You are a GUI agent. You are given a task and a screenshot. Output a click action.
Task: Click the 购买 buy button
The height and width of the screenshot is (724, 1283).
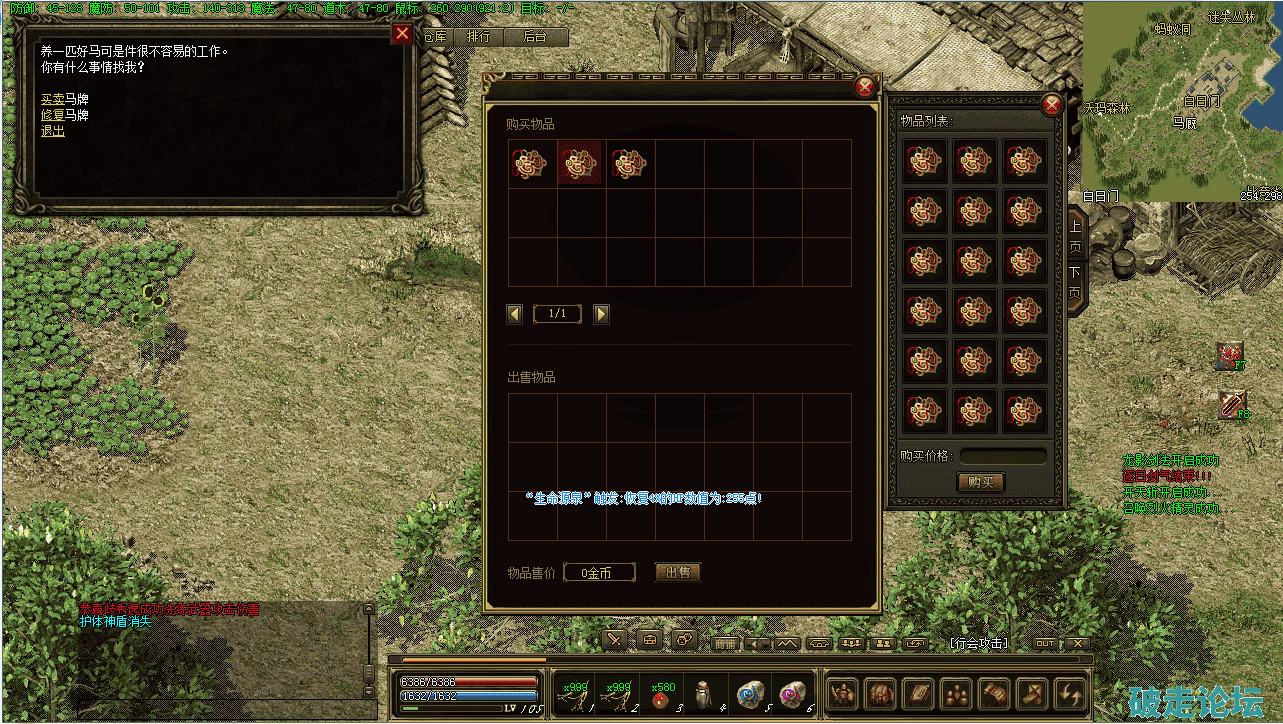(x=980, y=482)
